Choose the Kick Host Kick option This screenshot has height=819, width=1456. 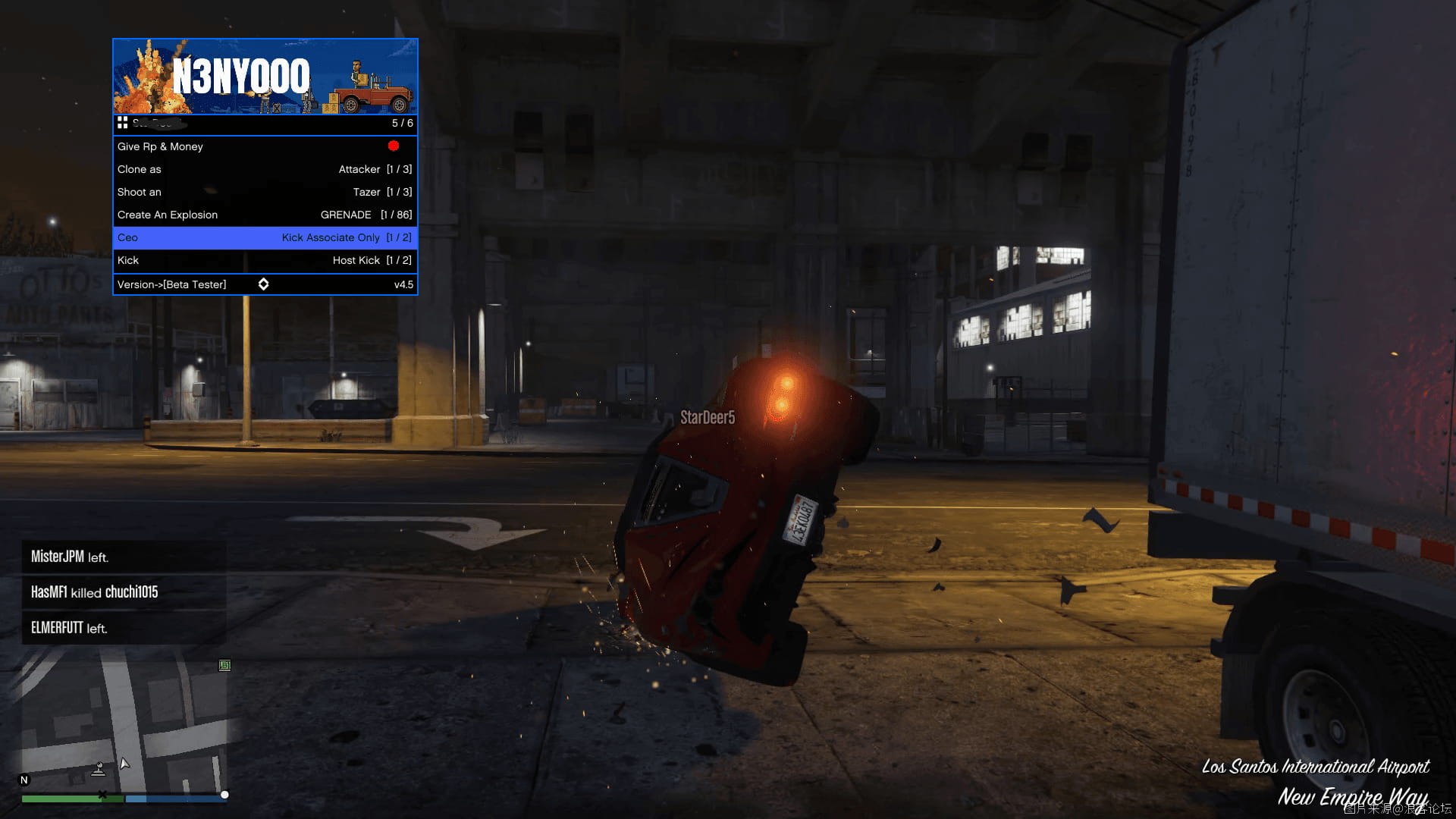[265, 260]
